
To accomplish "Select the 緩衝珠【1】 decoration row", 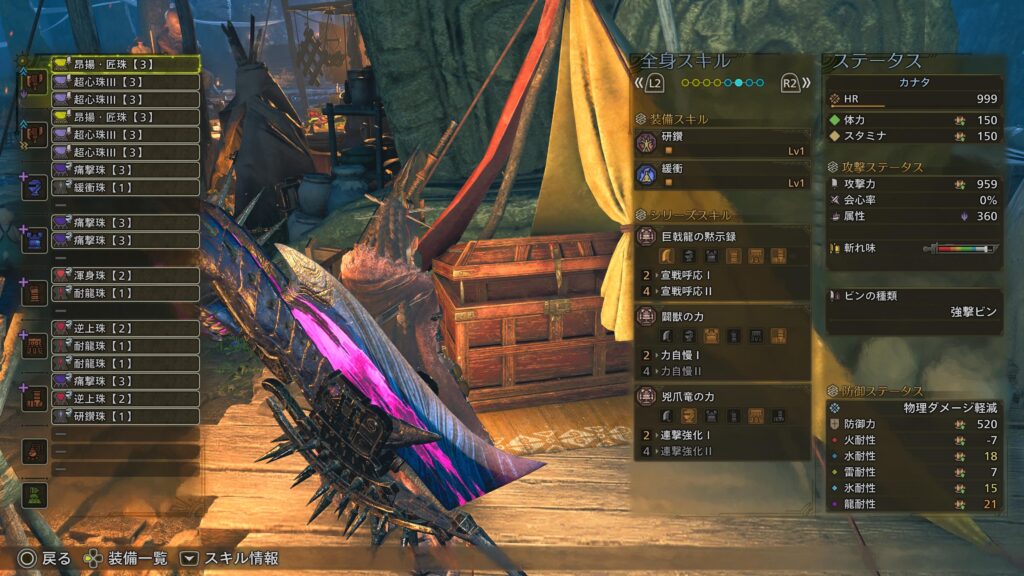I will coord(124,187).
